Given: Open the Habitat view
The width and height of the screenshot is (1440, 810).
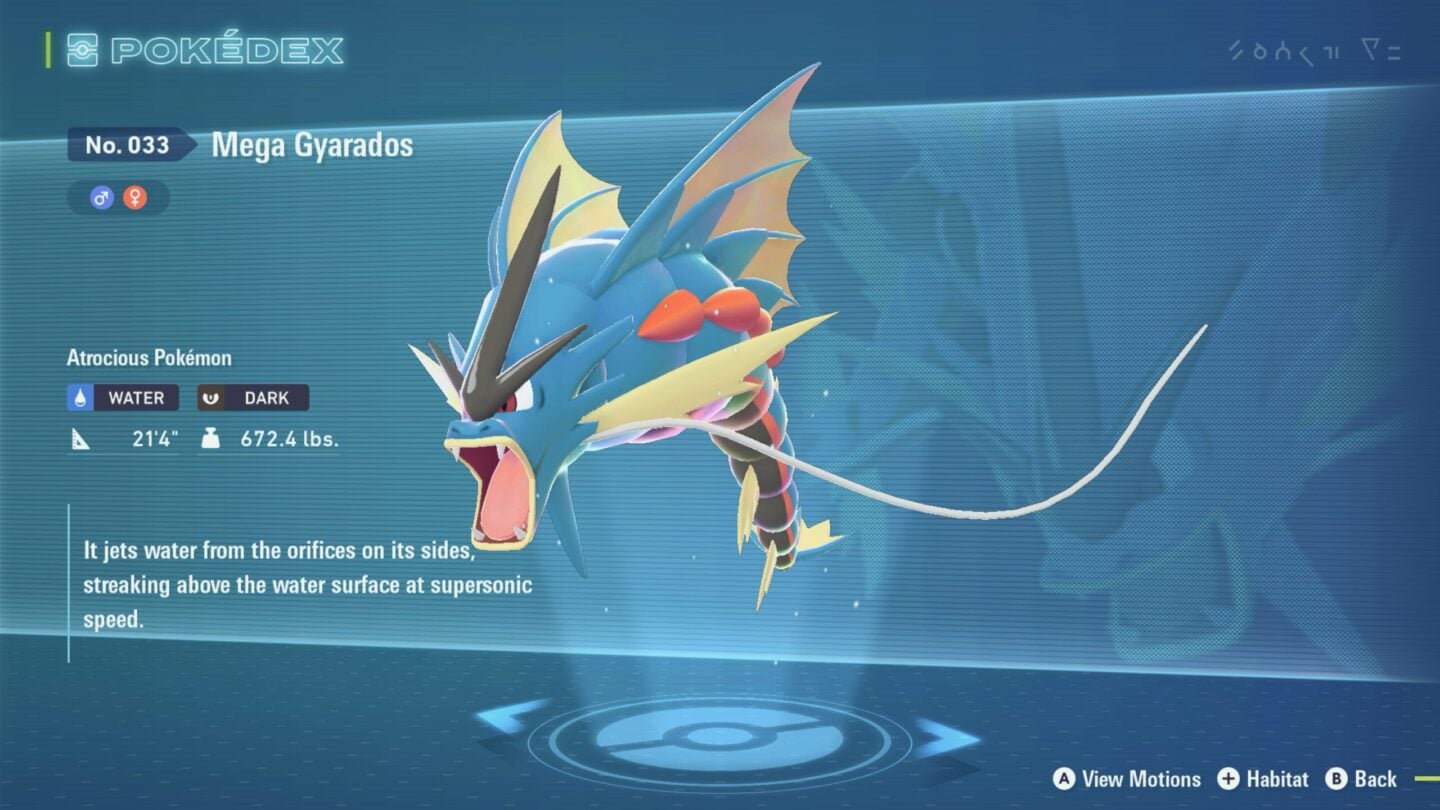Looking at the screenshot, I should point(1277,780).
